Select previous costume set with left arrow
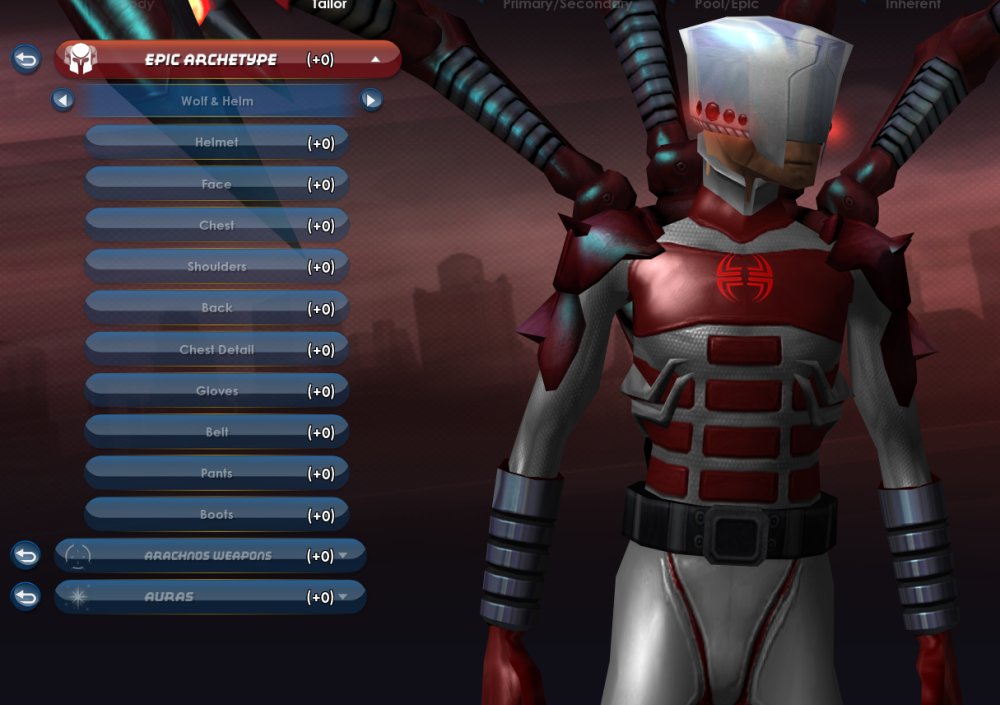 pos(63,100)
